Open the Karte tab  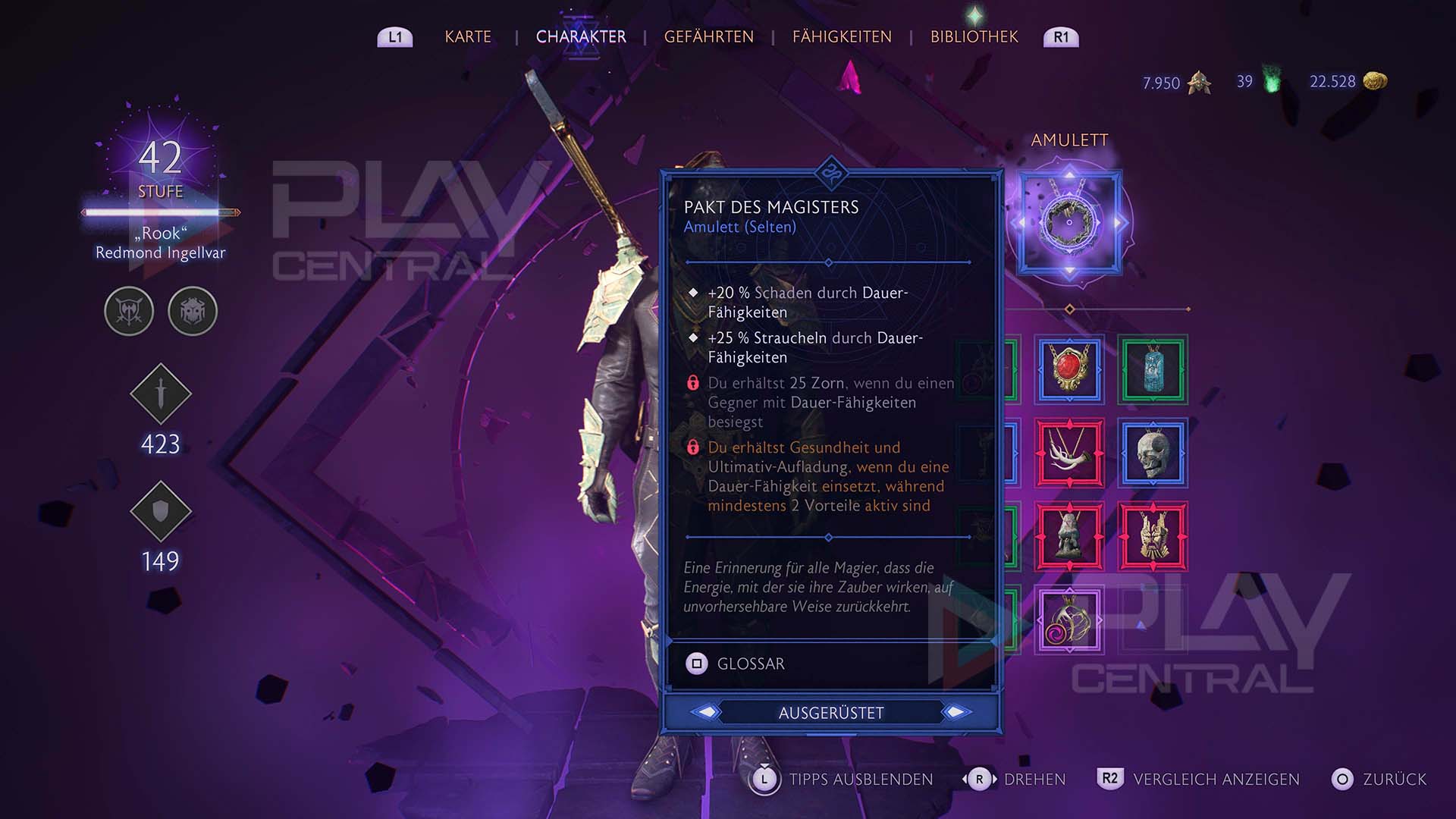468,37
